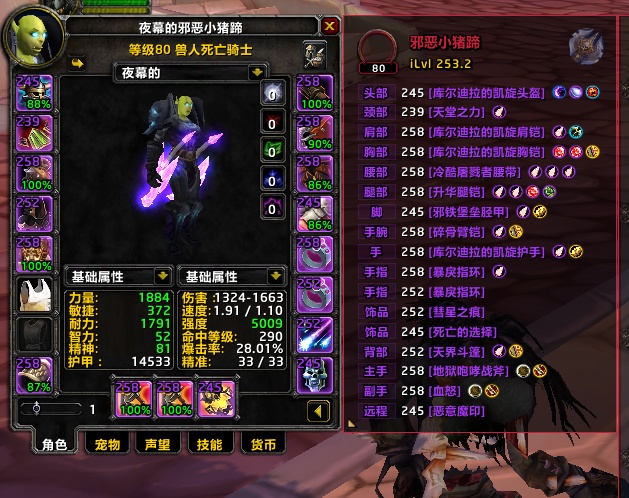Select the white tank-top shirt slot

[35, 296]
